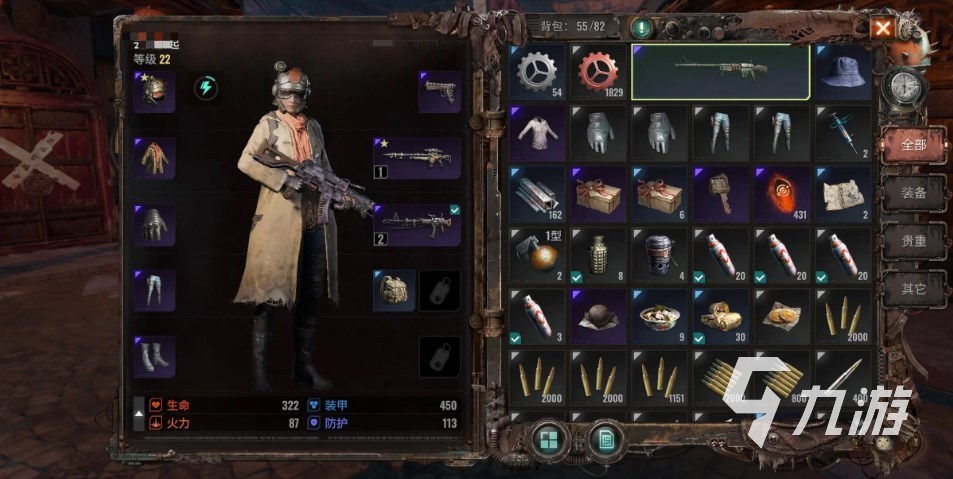The height and width of the screenshot is (479, 953).
Task: Expand the character stats arrow
Action: coord(139,413)
